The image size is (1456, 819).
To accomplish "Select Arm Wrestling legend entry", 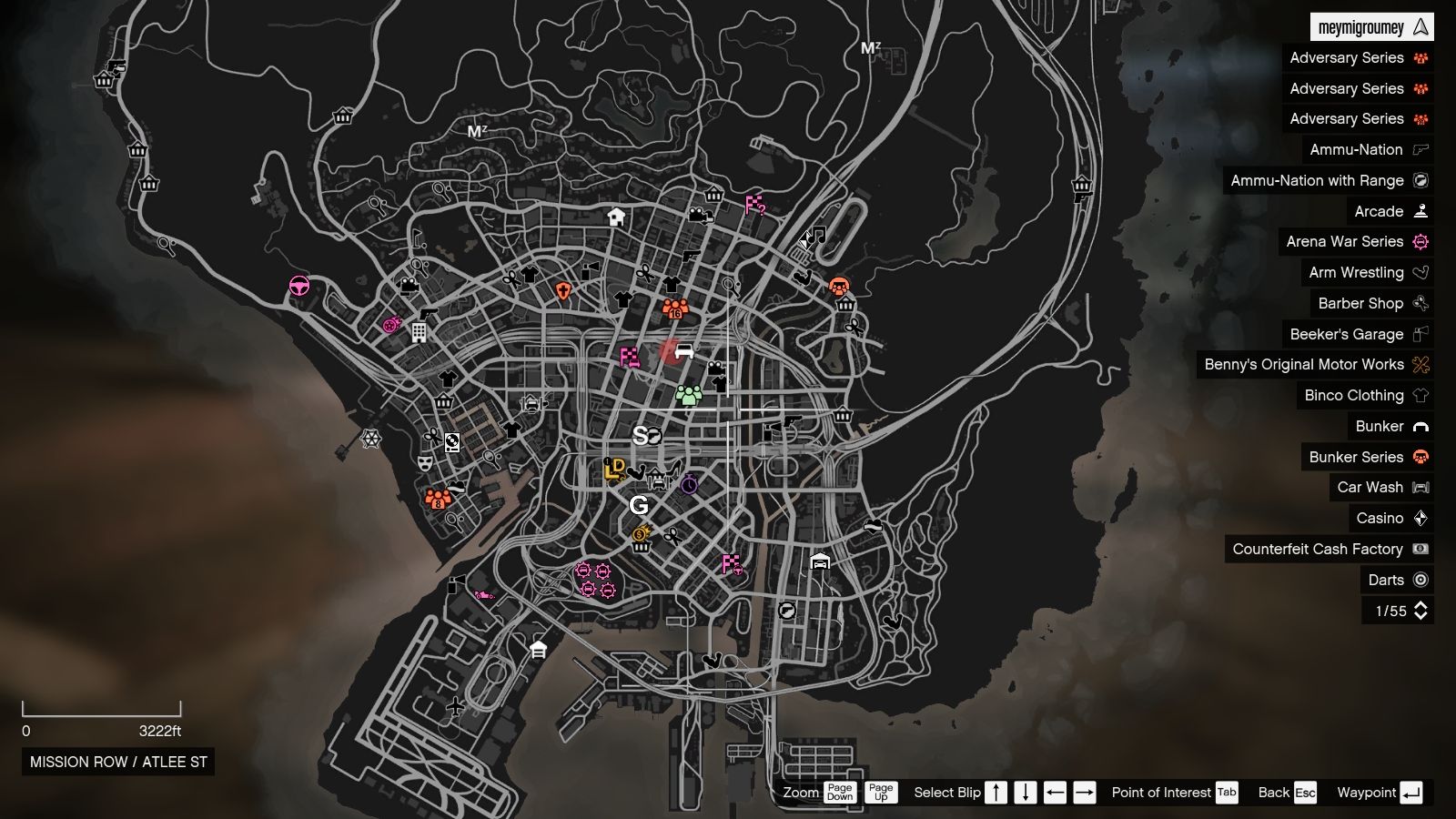I will [1367, 272].
